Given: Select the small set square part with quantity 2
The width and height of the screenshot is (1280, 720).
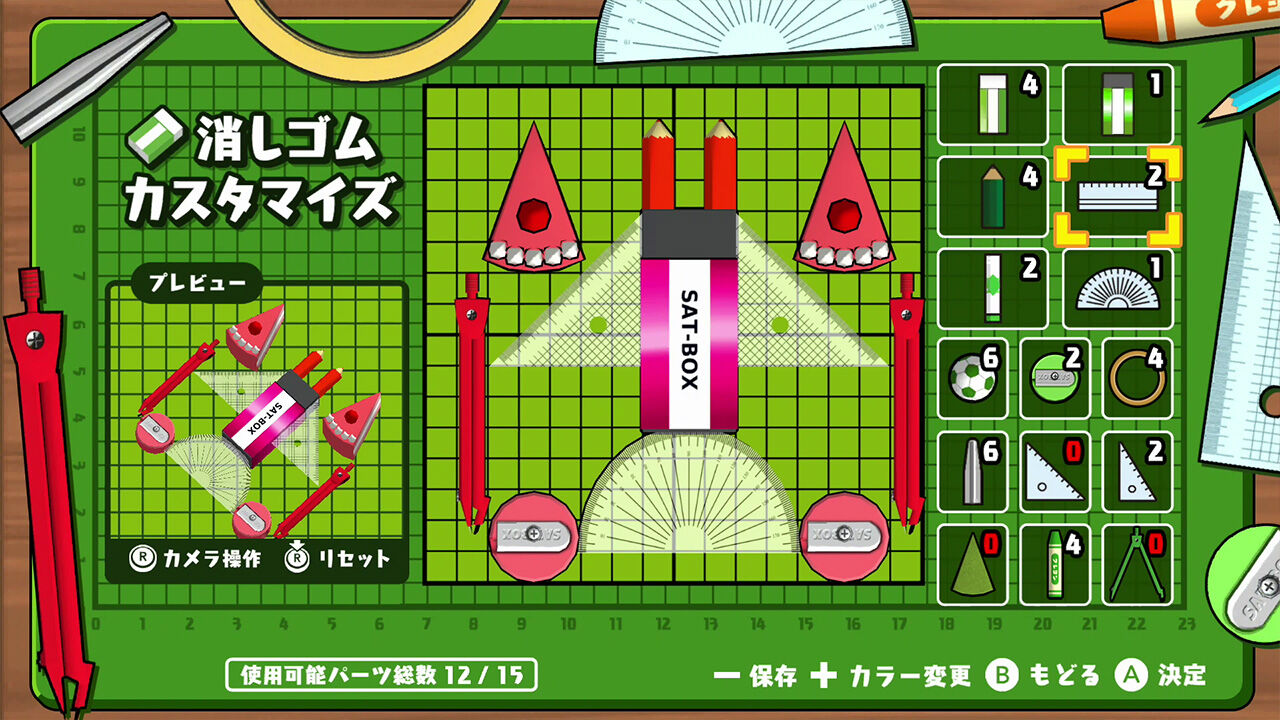Looking at the screenshot, I should tap(1138, 468).
